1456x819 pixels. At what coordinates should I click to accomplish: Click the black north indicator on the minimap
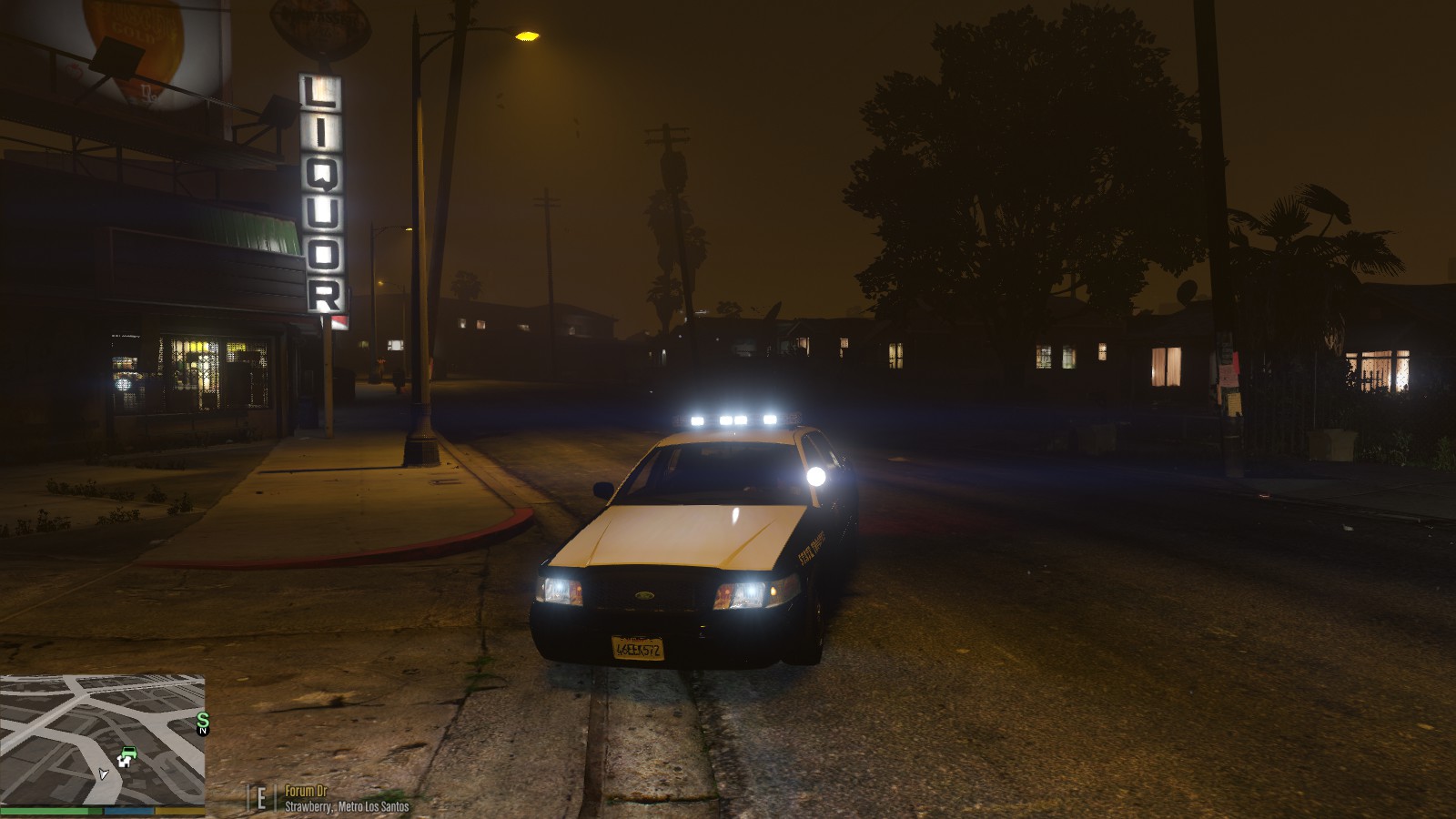click(x=203, y=731)
